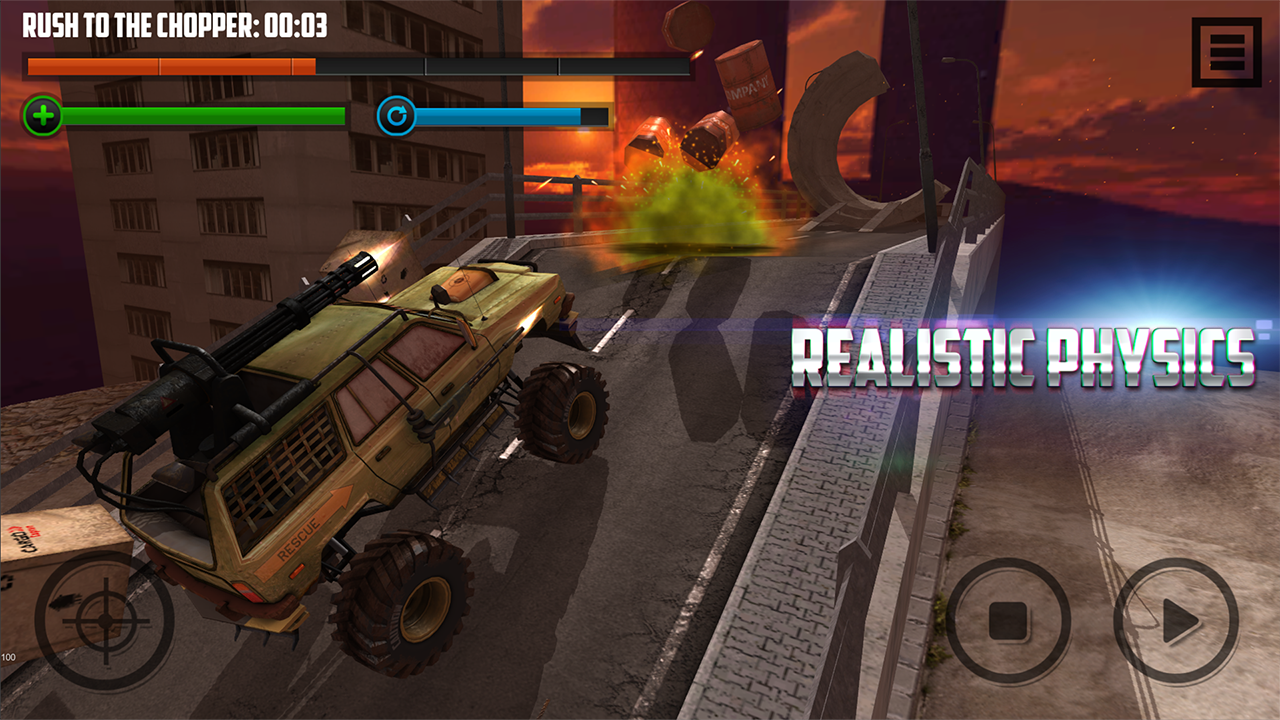The width and height of the screenshot is (1280, 720).
Task: Click the orange progress bar's filled segment
Action: click(170, 69)
